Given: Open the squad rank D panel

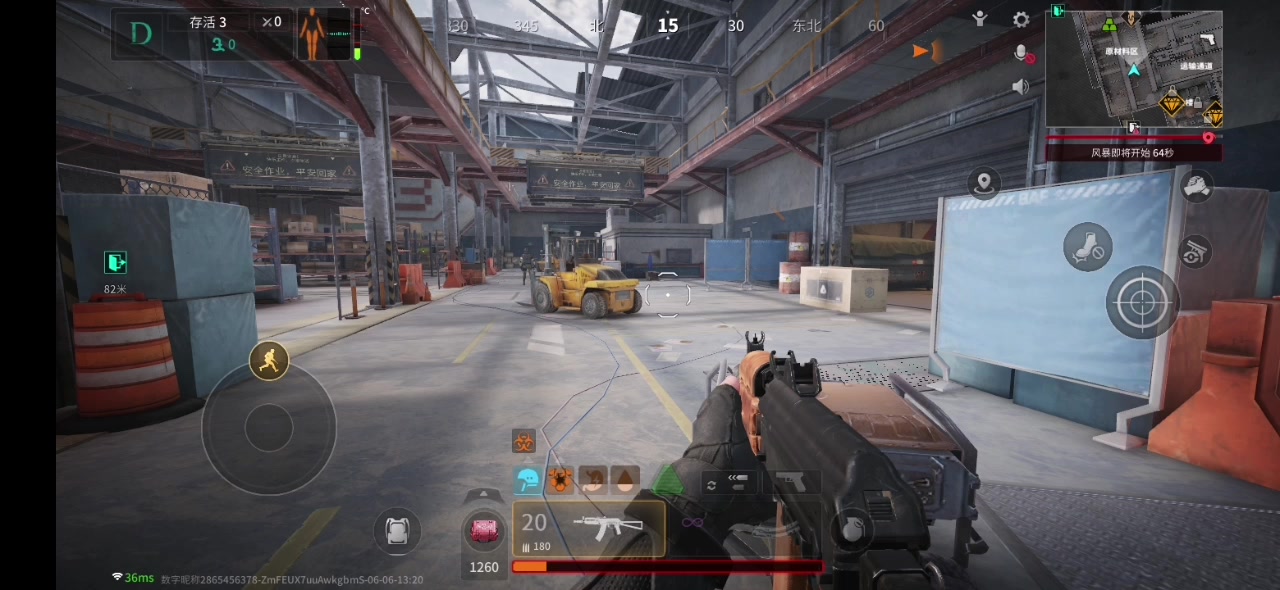Looking at the screenshot, I should (141, 34).
